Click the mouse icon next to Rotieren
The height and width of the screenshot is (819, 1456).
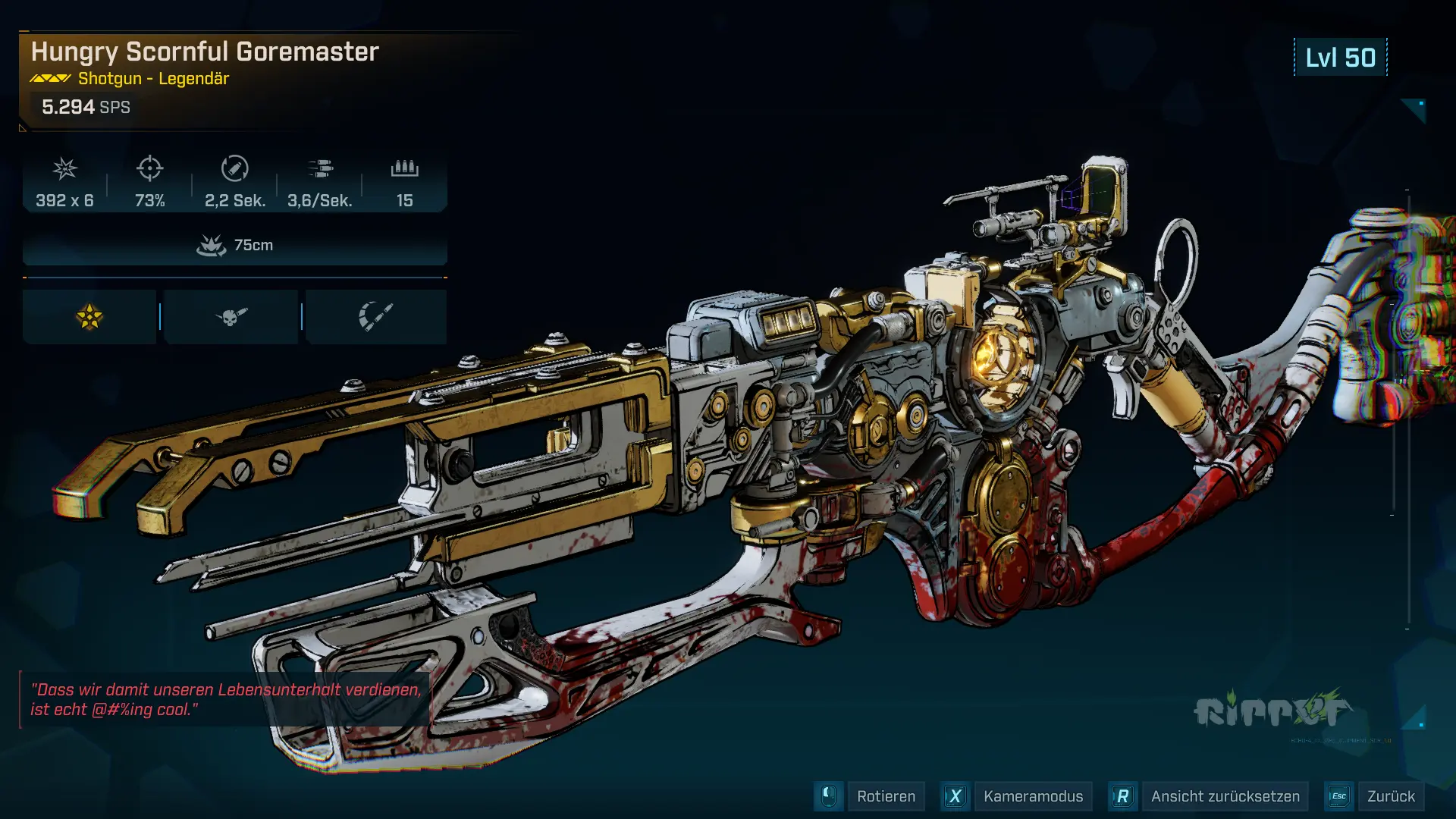coord(829,796)
